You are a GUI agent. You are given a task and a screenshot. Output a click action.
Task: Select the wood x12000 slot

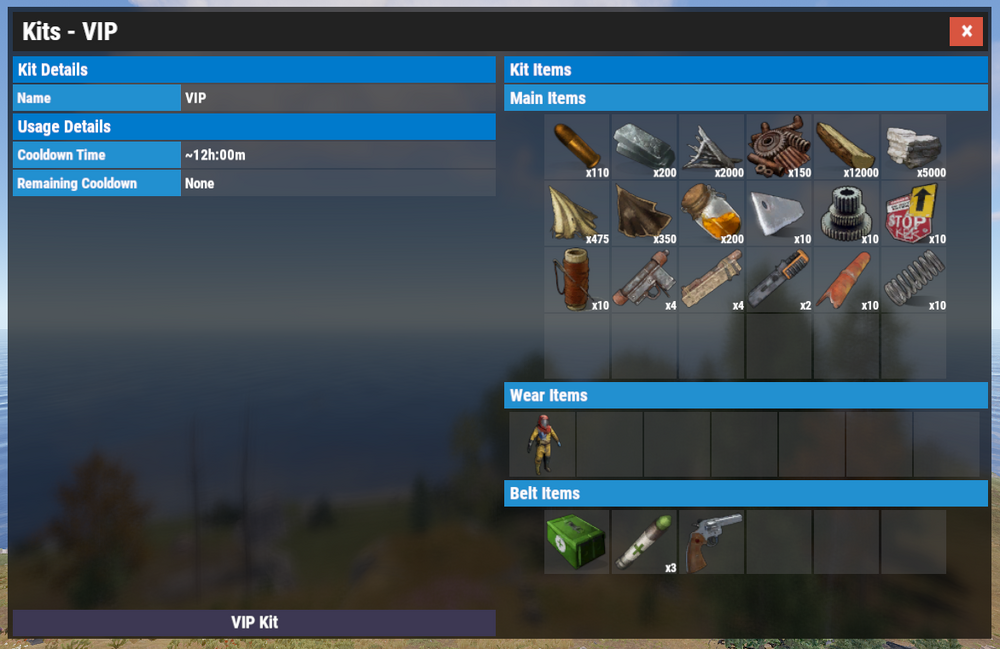(x=846, y=146)
